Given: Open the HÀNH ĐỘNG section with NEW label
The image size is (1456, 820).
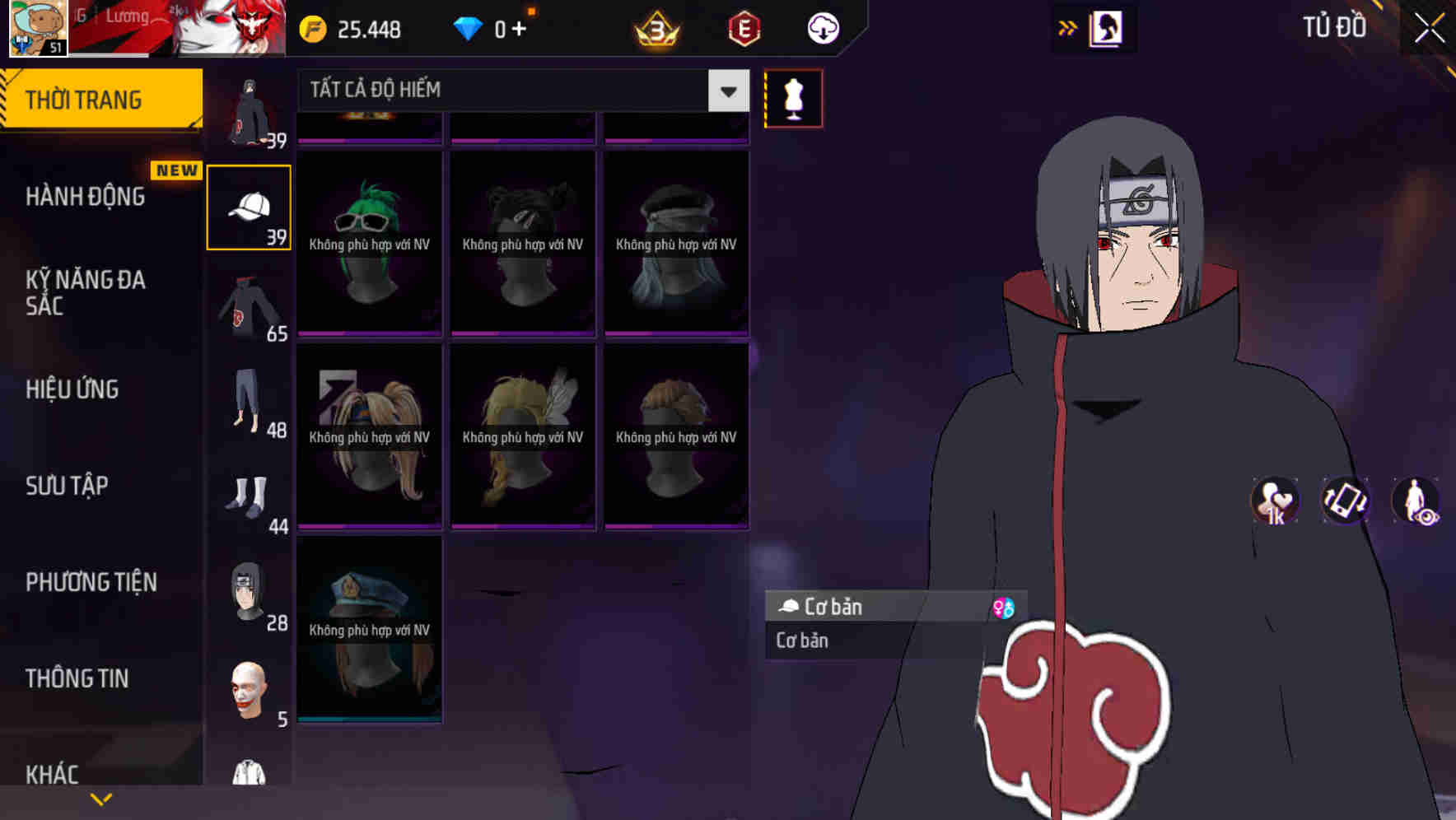Looking at the screenshot, I should point(87,196).
